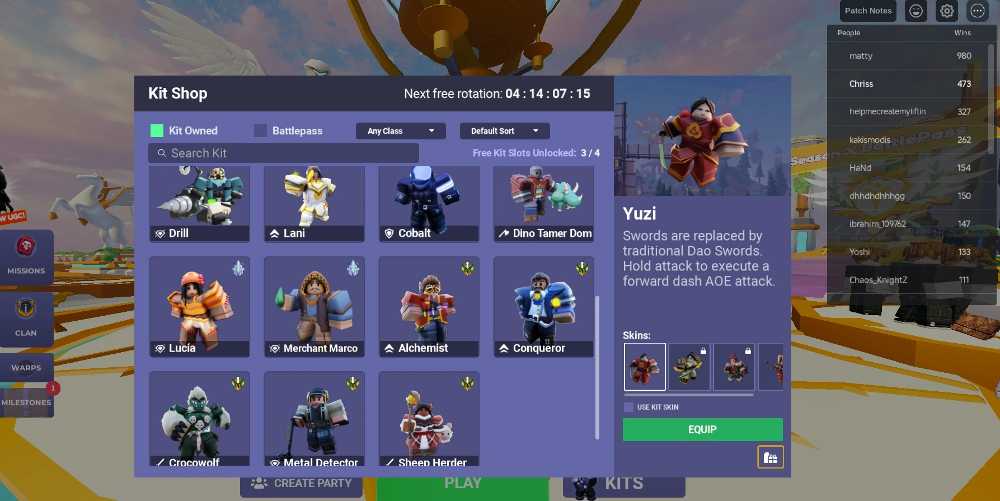
Task: Open Patch Notes
Action: [x=867, y=11]
